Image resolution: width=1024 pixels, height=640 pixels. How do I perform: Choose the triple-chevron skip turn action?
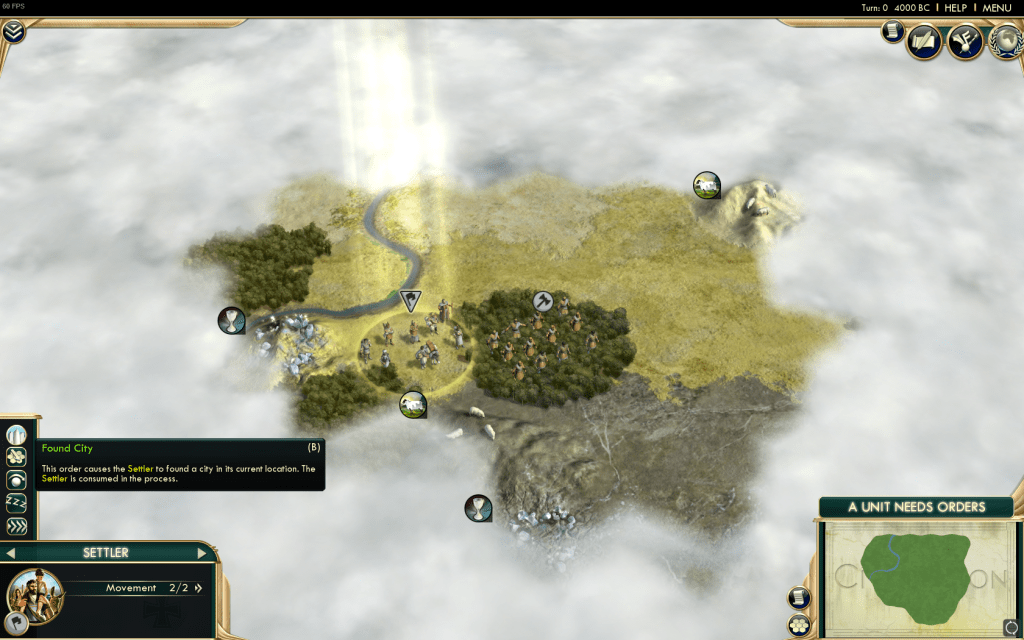coord(16,526)
